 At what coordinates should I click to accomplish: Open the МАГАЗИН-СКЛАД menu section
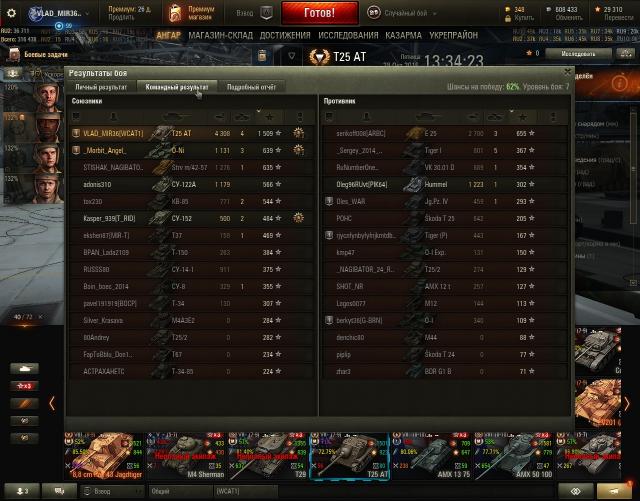coord(219,35)
